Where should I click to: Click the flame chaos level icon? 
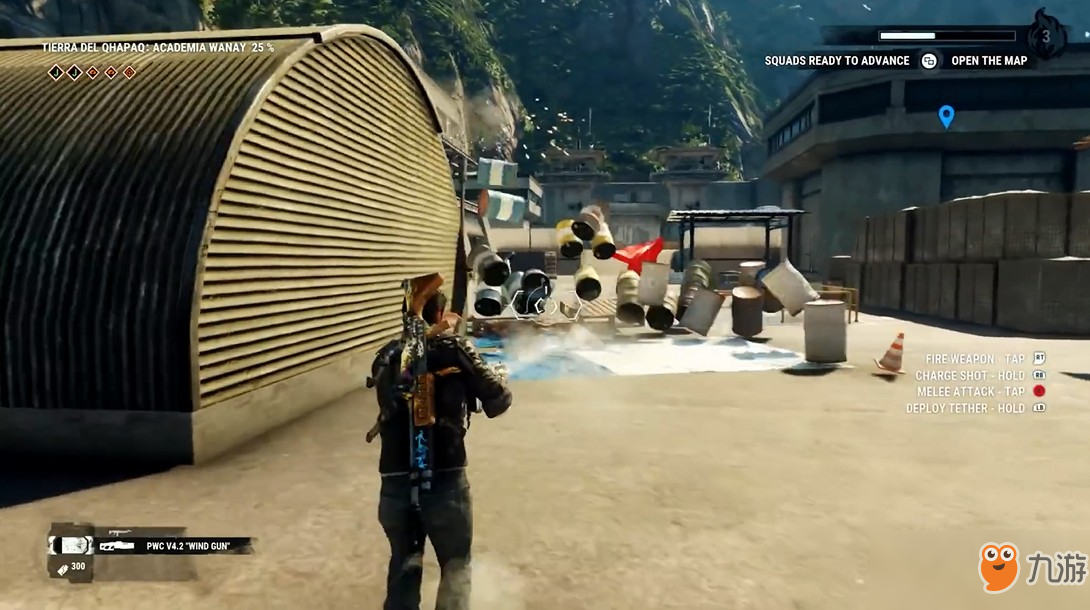[x=1046, y=36]
